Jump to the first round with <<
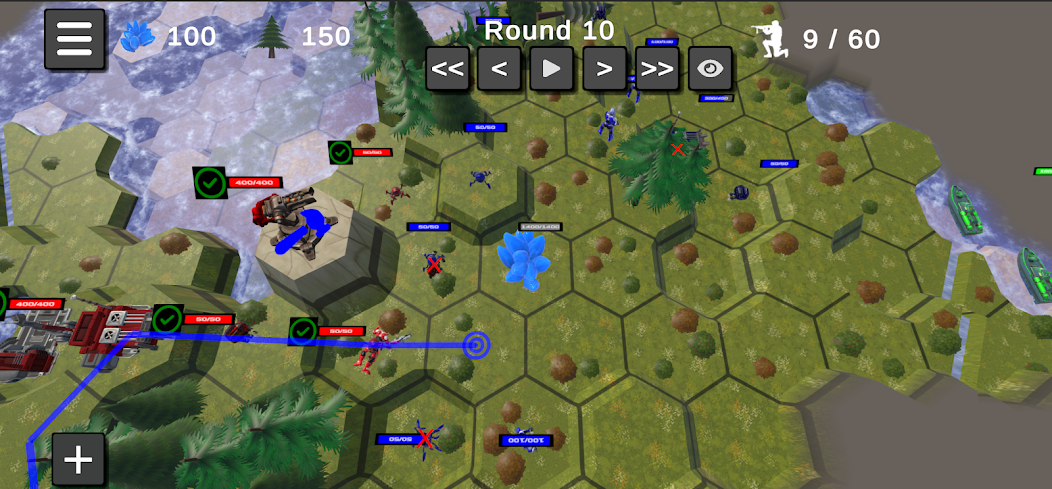Viewport: 1052px width, 489px height. (x=448, y=69)
